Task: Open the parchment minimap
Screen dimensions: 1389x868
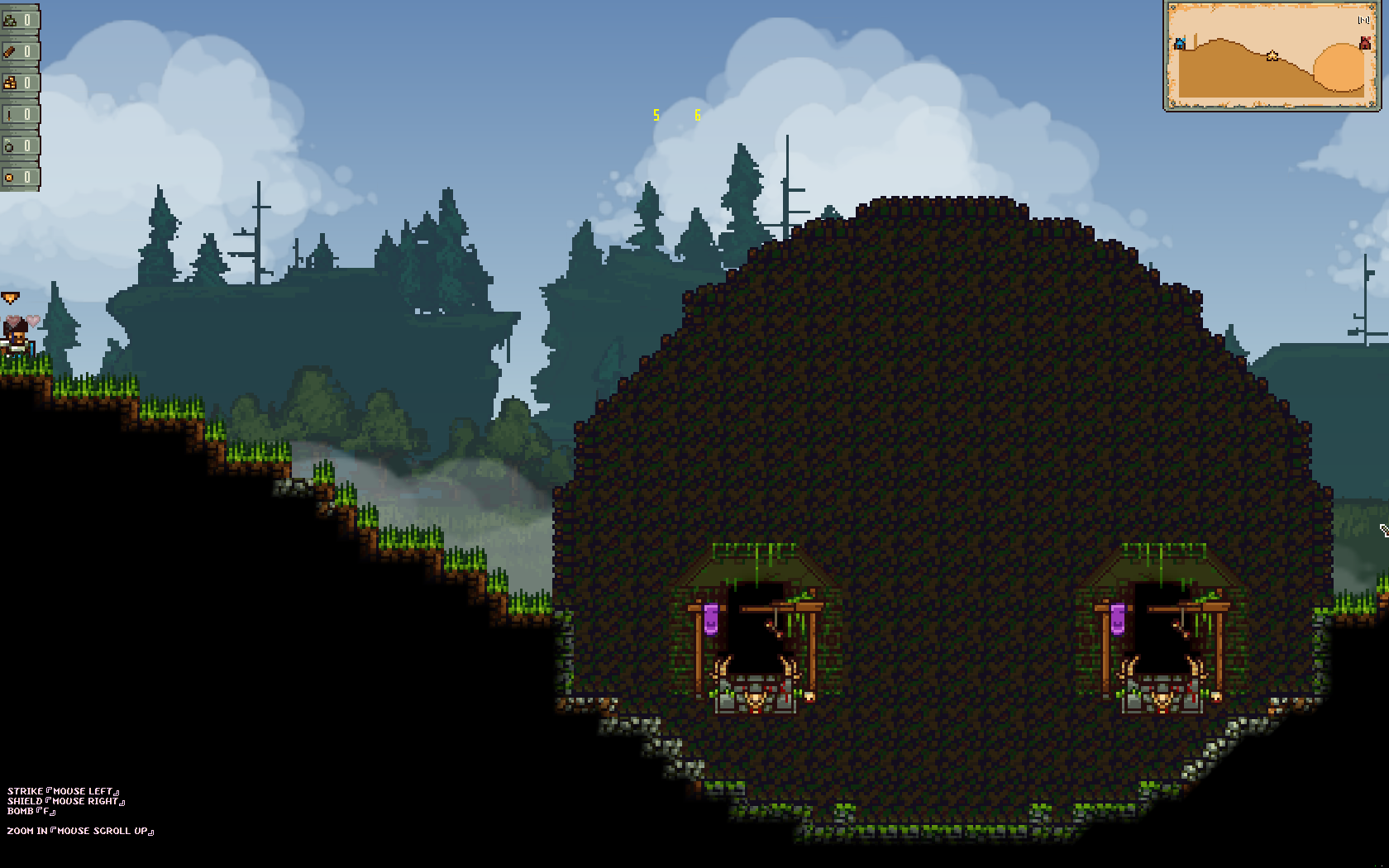Action: pos(1272,55)
